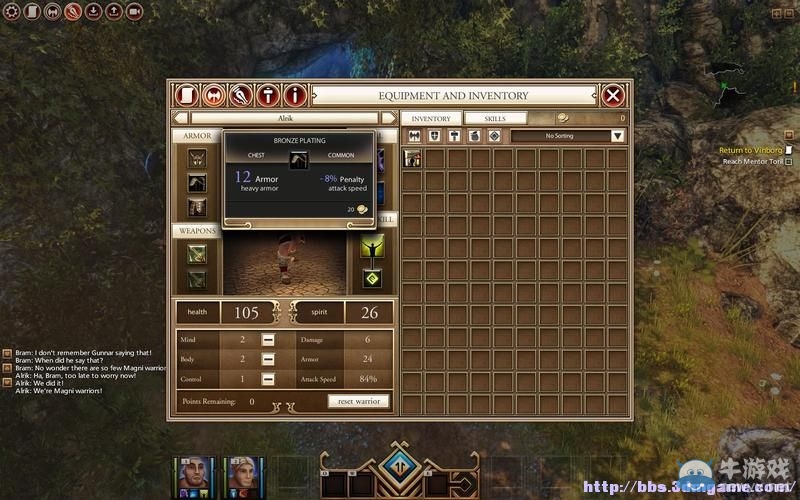Open the No Sorting dropdown
The image size is (800, 500).
[568, 136]
